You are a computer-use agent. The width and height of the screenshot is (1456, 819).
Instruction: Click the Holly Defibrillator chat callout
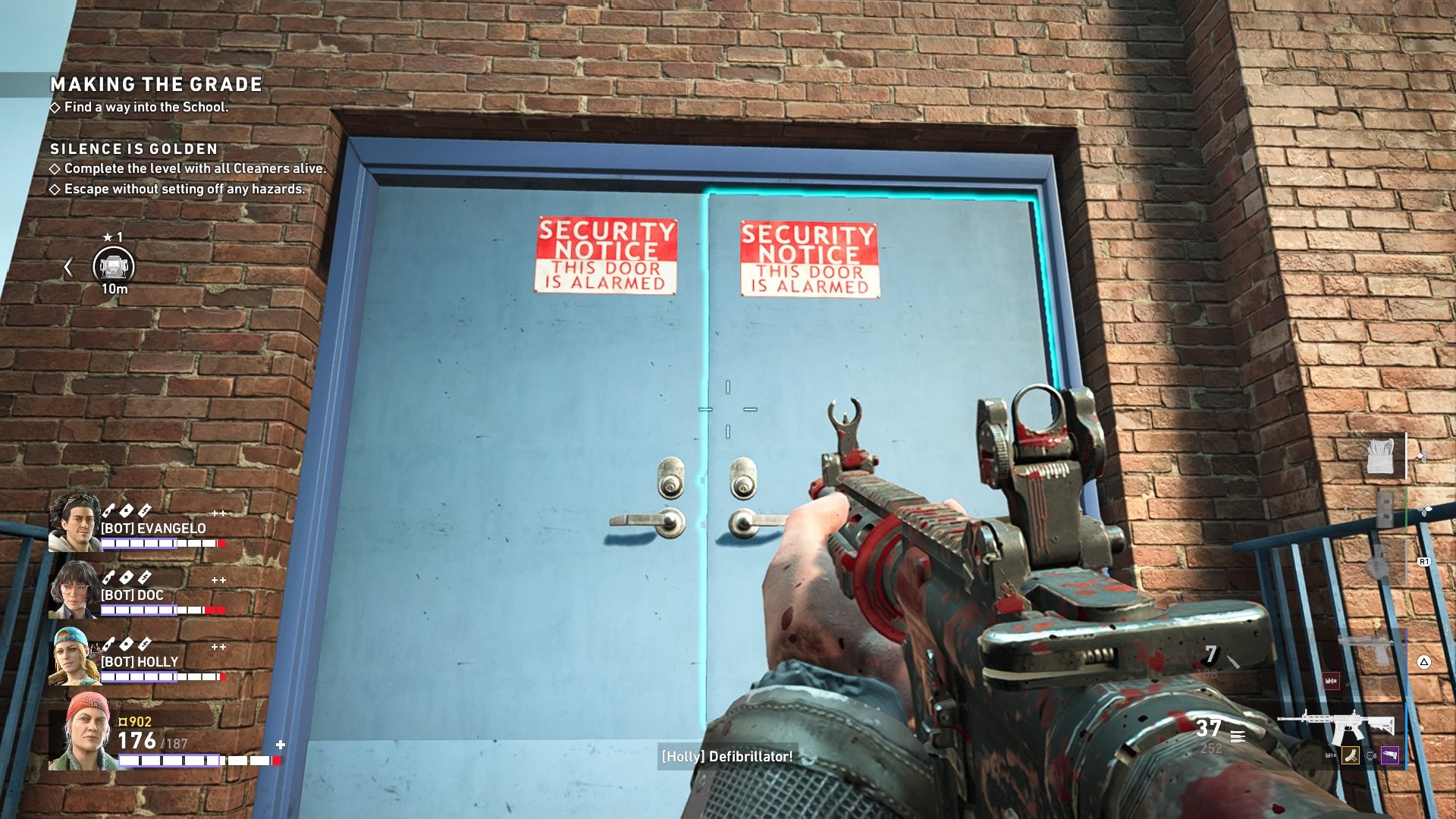(x=726, y=757)
